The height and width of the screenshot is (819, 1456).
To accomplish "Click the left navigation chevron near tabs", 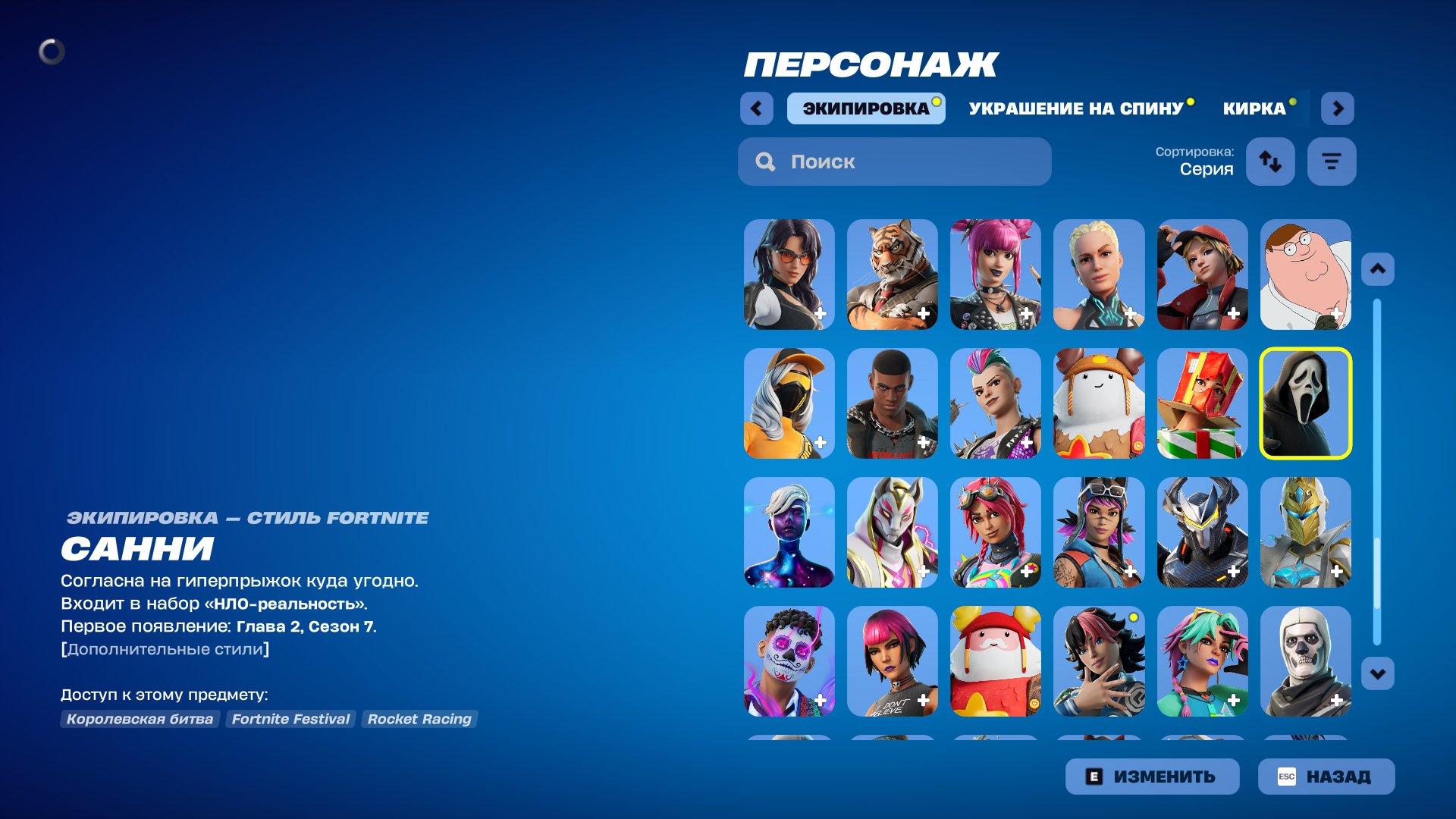I will click(756, 108).
